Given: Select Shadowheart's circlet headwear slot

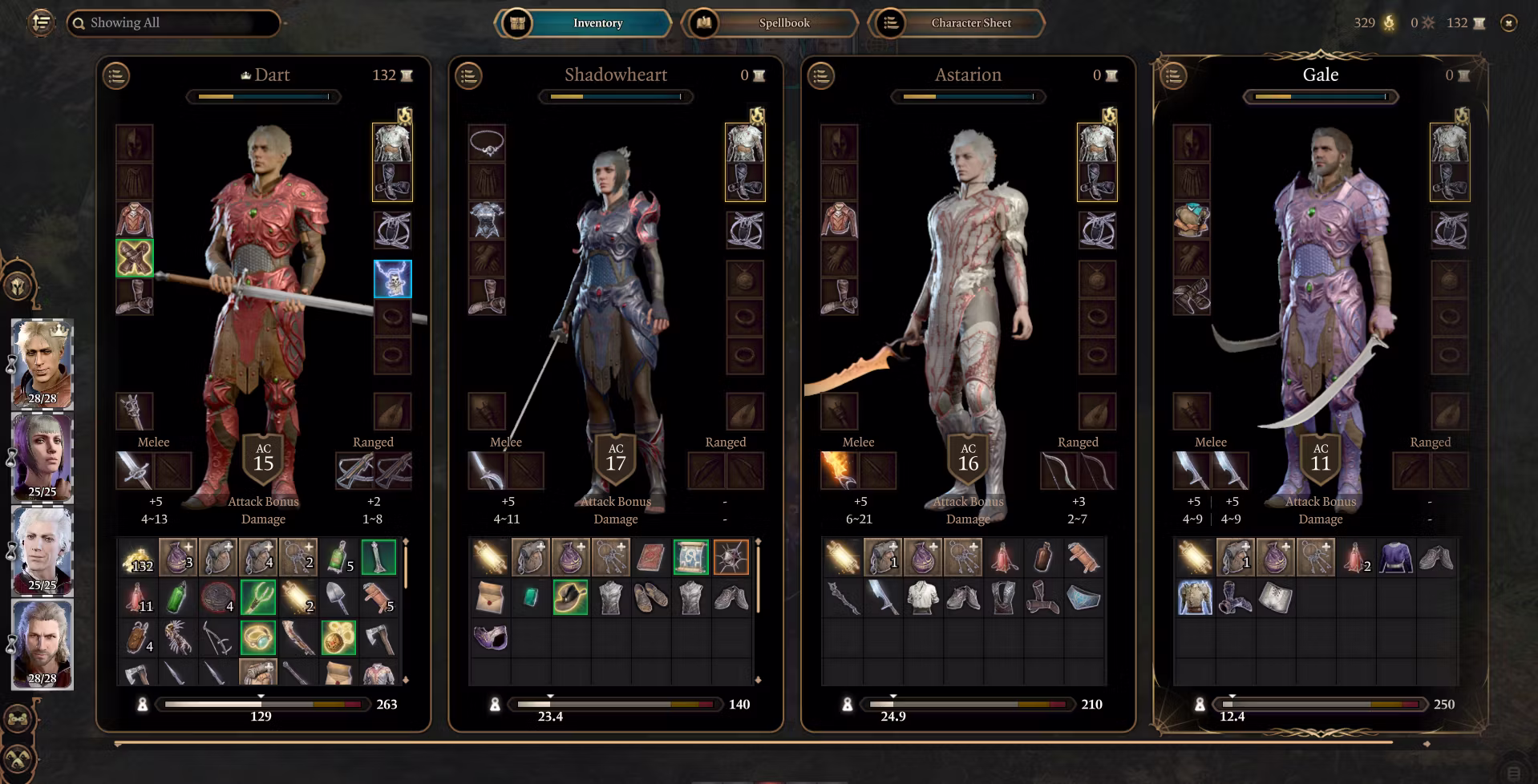Looking at the screenshot, I should click(x=487, y=144).
